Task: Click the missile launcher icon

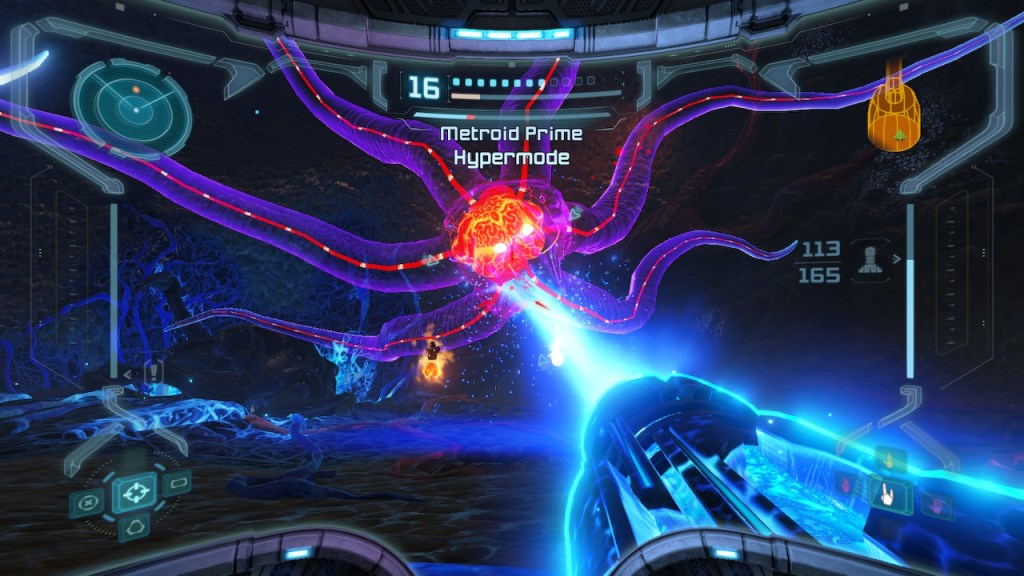Action: (867, 262)
